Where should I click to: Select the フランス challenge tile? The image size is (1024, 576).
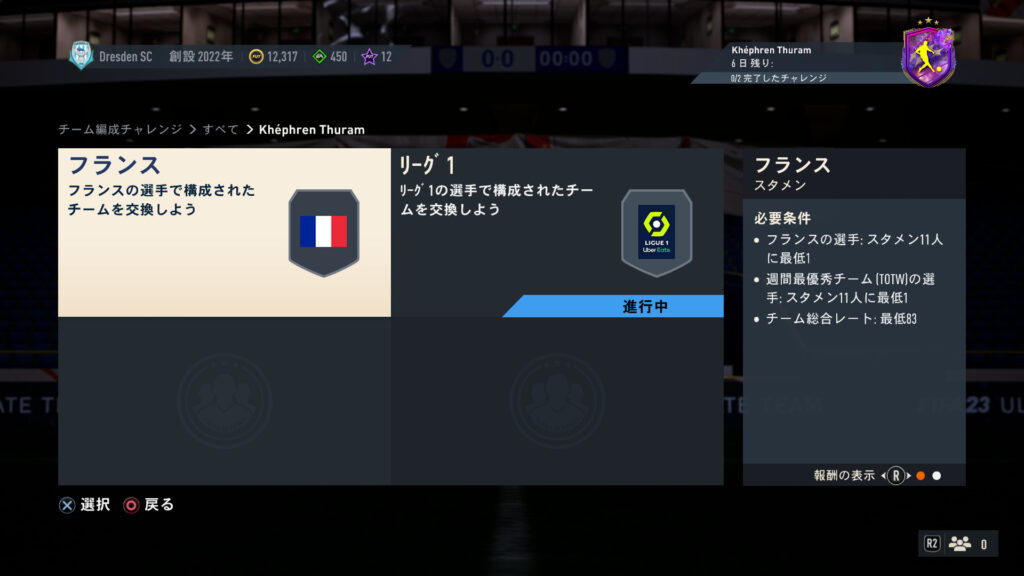coord(224,232)
